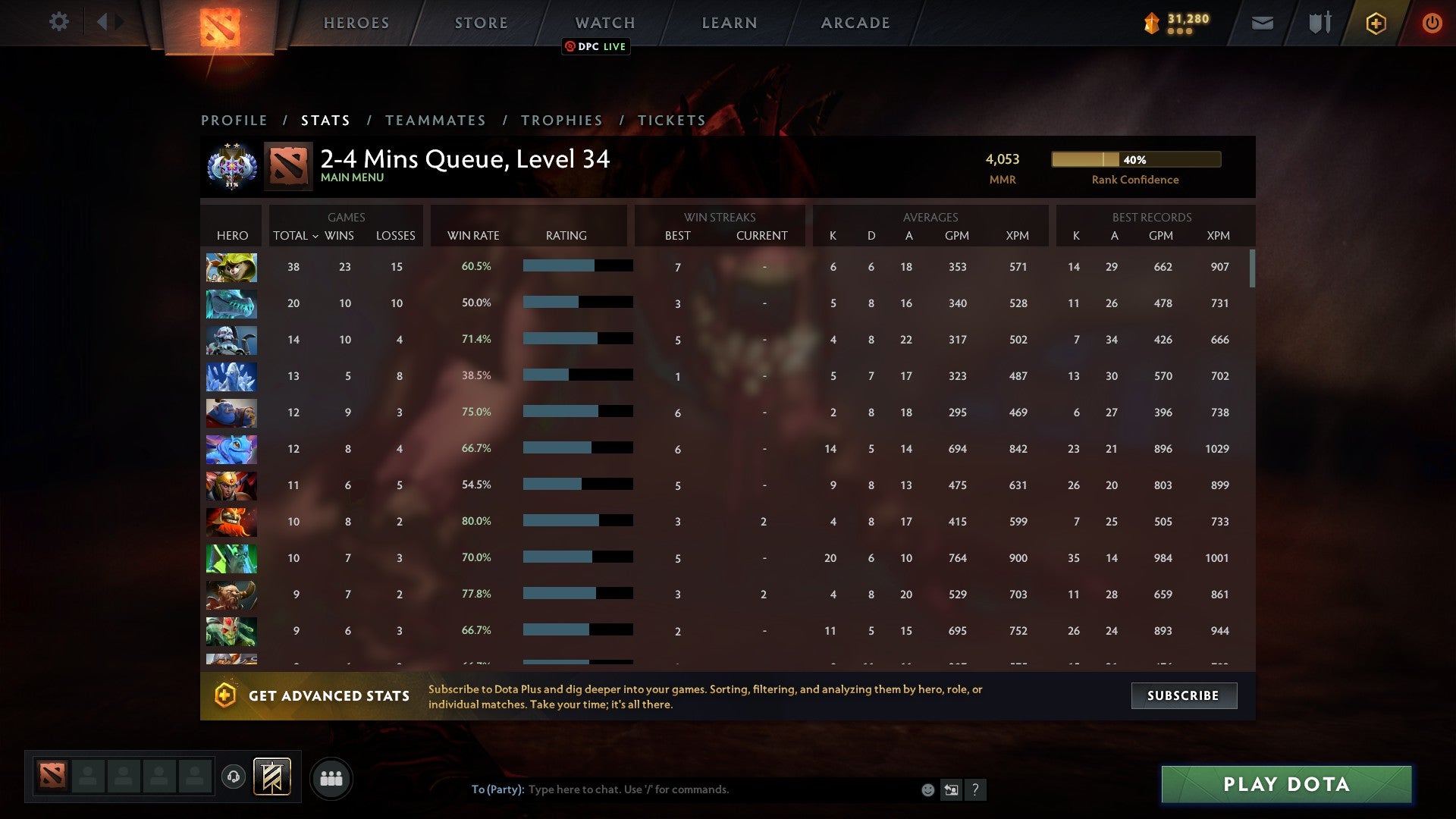Open the inbox using the envelope icon
This screenshot has height=819, width=1456.
[1261, 24]
